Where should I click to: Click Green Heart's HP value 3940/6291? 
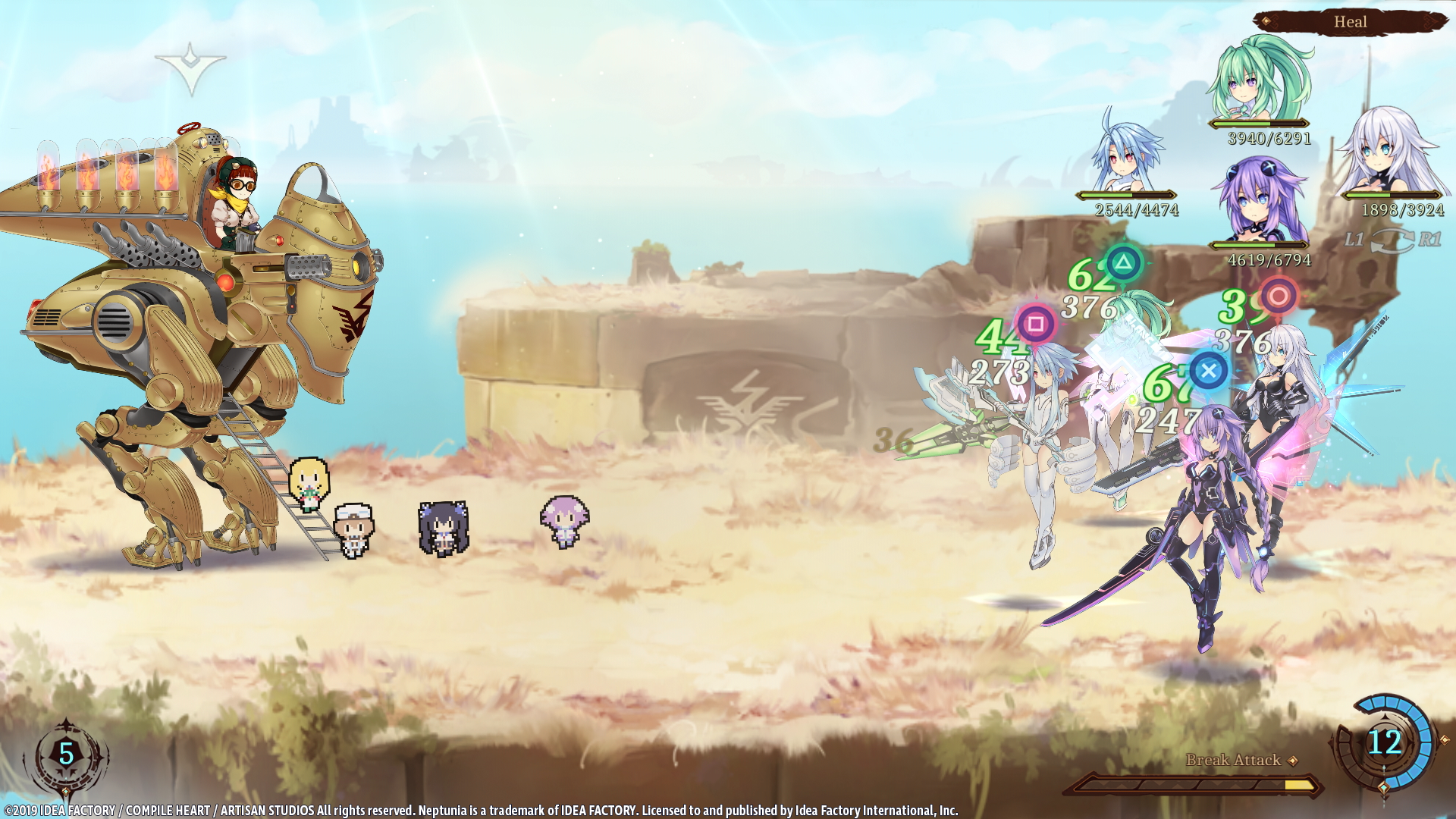(x=1269, y=137)
